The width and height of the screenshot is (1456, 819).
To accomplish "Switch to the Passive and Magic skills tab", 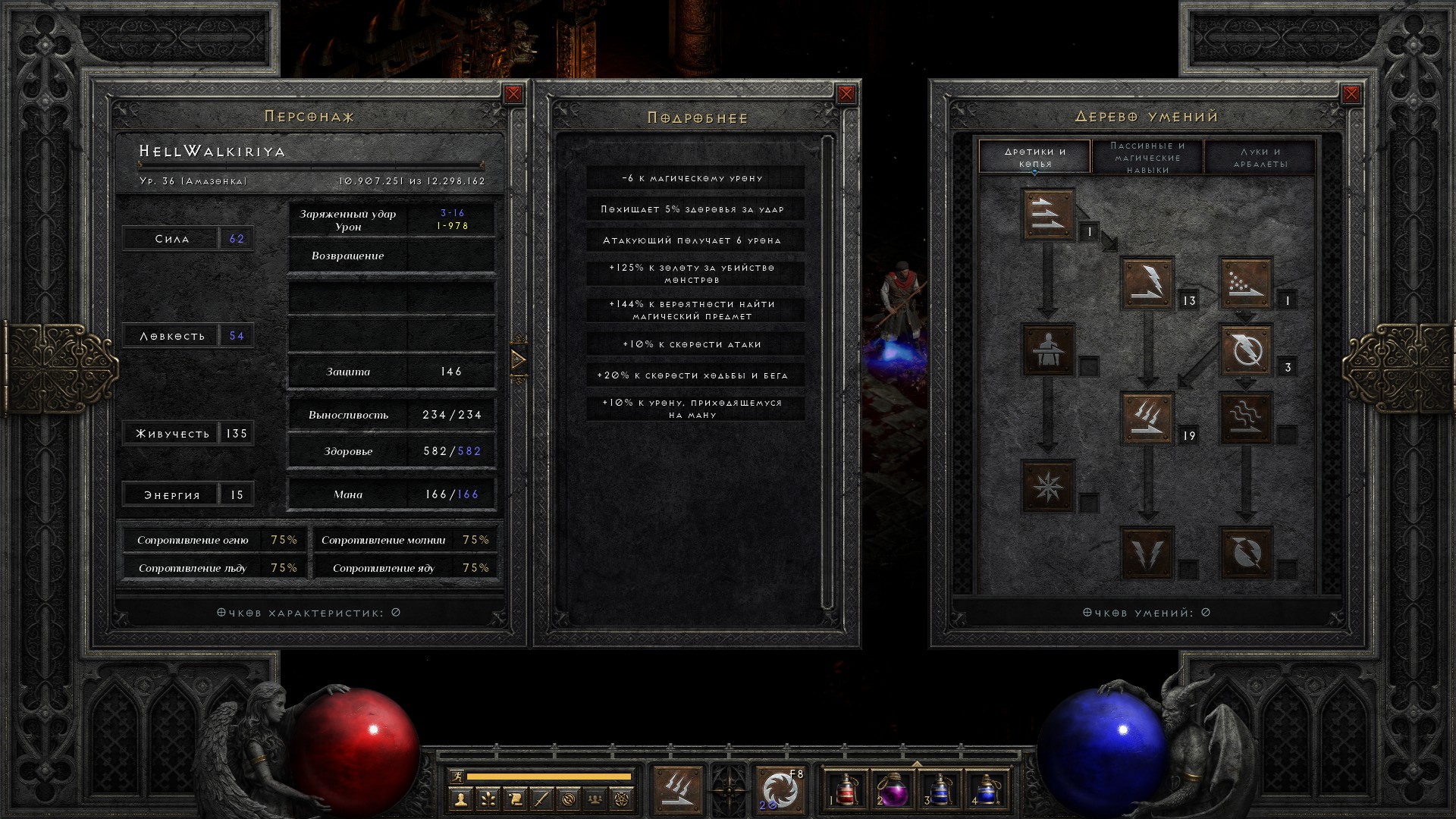I will tap(1147, 157).
